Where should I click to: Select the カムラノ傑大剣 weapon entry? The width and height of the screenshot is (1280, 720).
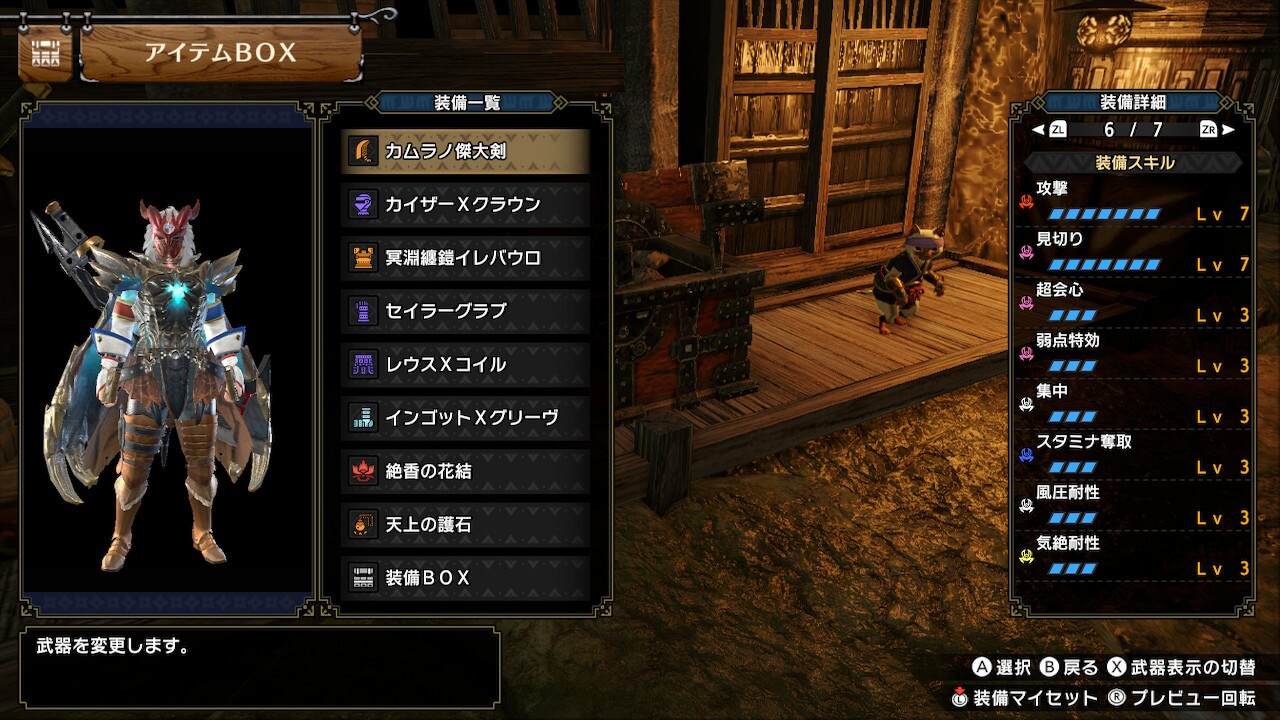point(465,151)
